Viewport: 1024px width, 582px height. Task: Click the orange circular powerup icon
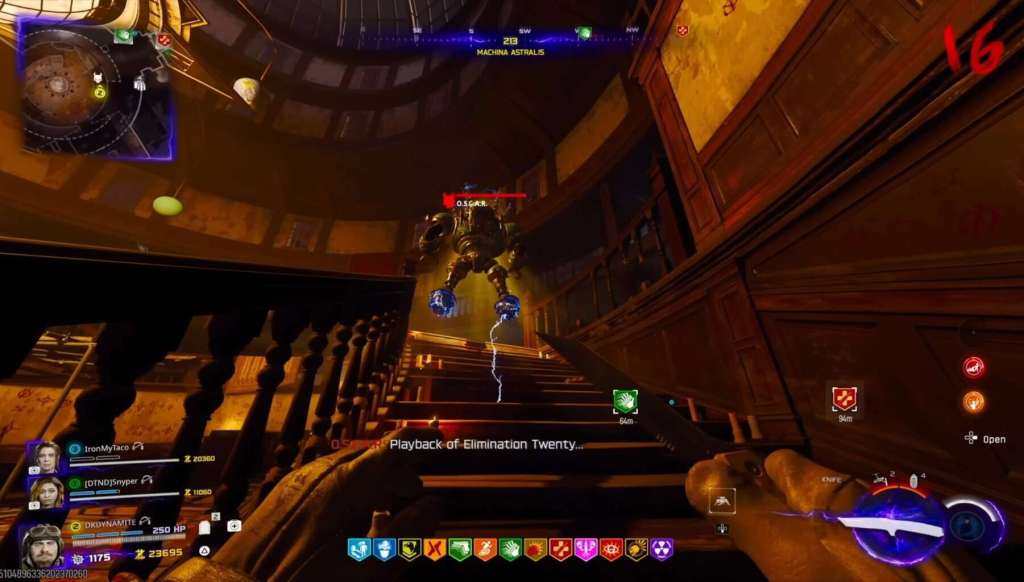coord(973,402)
